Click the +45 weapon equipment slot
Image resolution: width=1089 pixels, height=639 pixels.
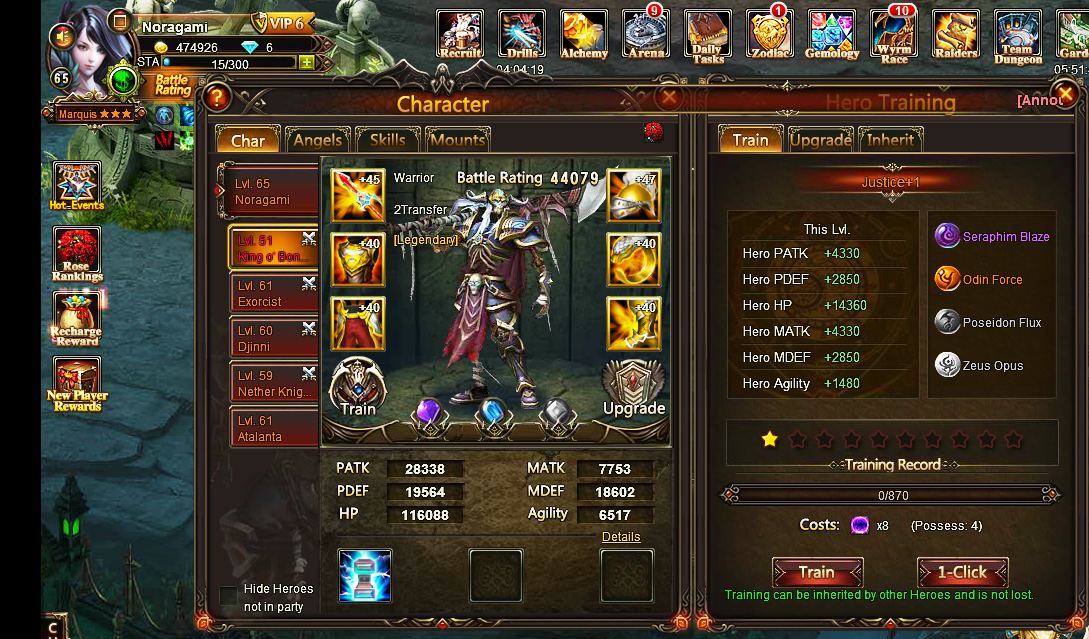pyautogui.click(x=358, y=194)
